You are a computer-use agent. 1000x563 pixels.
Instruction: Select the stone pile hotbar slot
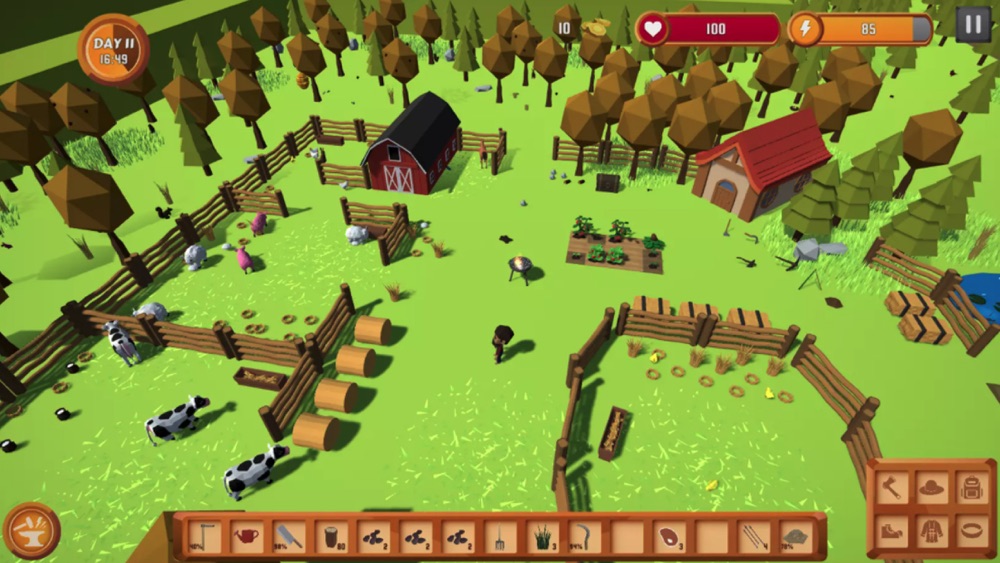pyautogui.click(x=797, y=536)
